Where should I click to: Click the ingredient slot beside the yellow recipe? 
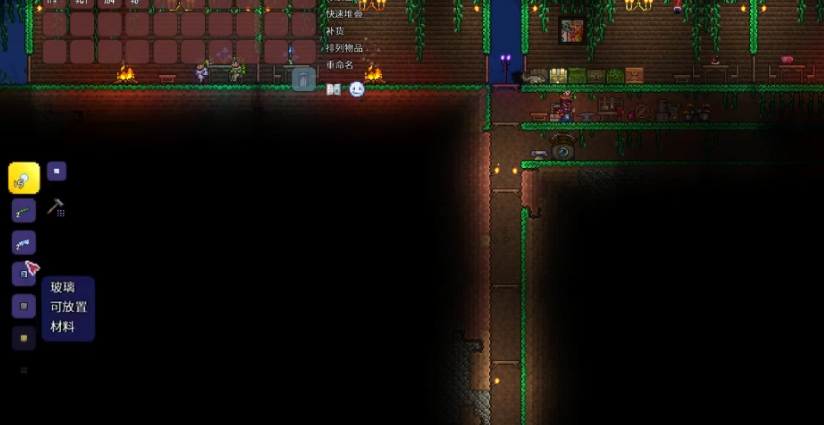[57, 171]
